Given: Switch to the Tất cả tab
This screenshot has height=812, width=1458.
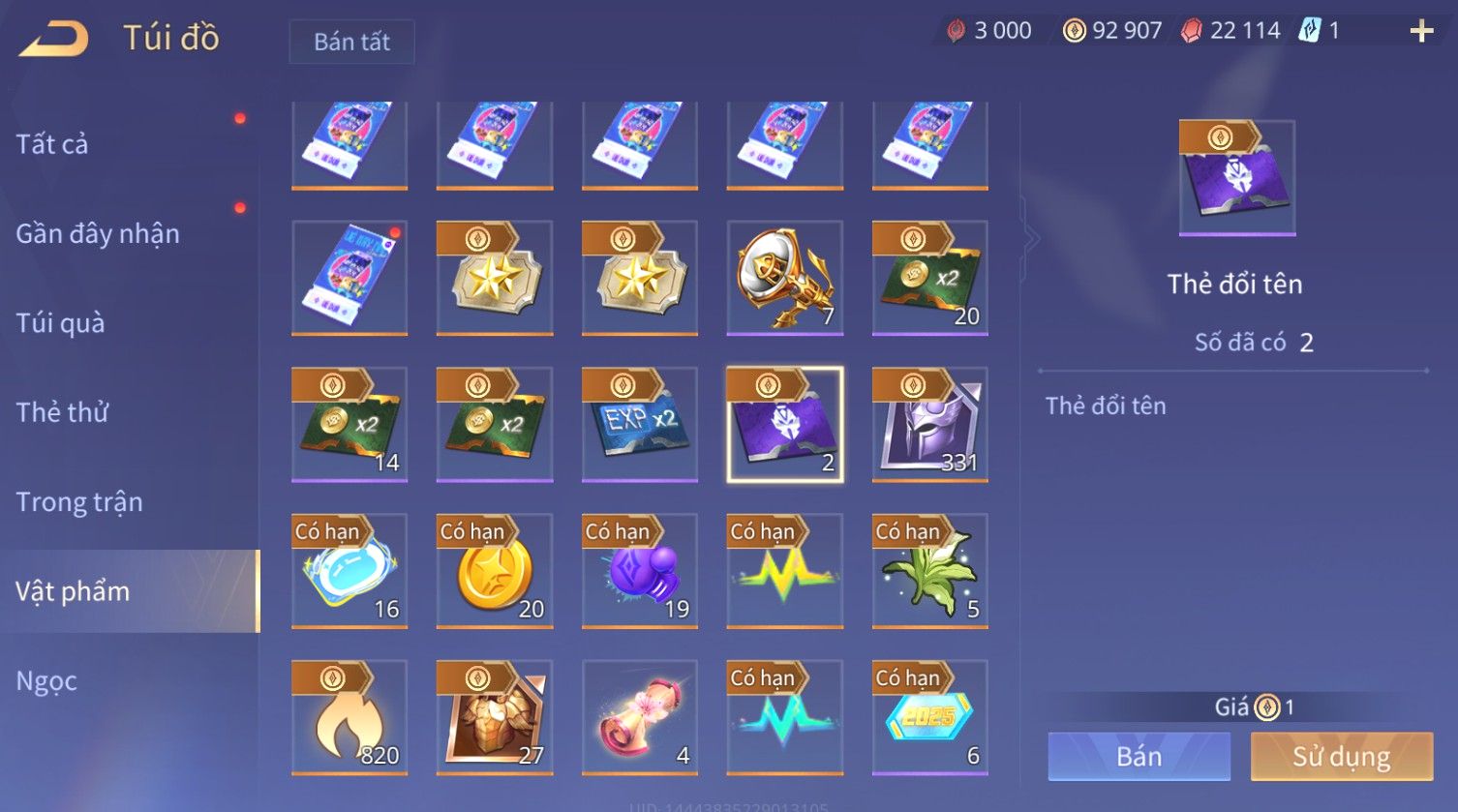Looking at the screenshot, I should click(52, 144).
